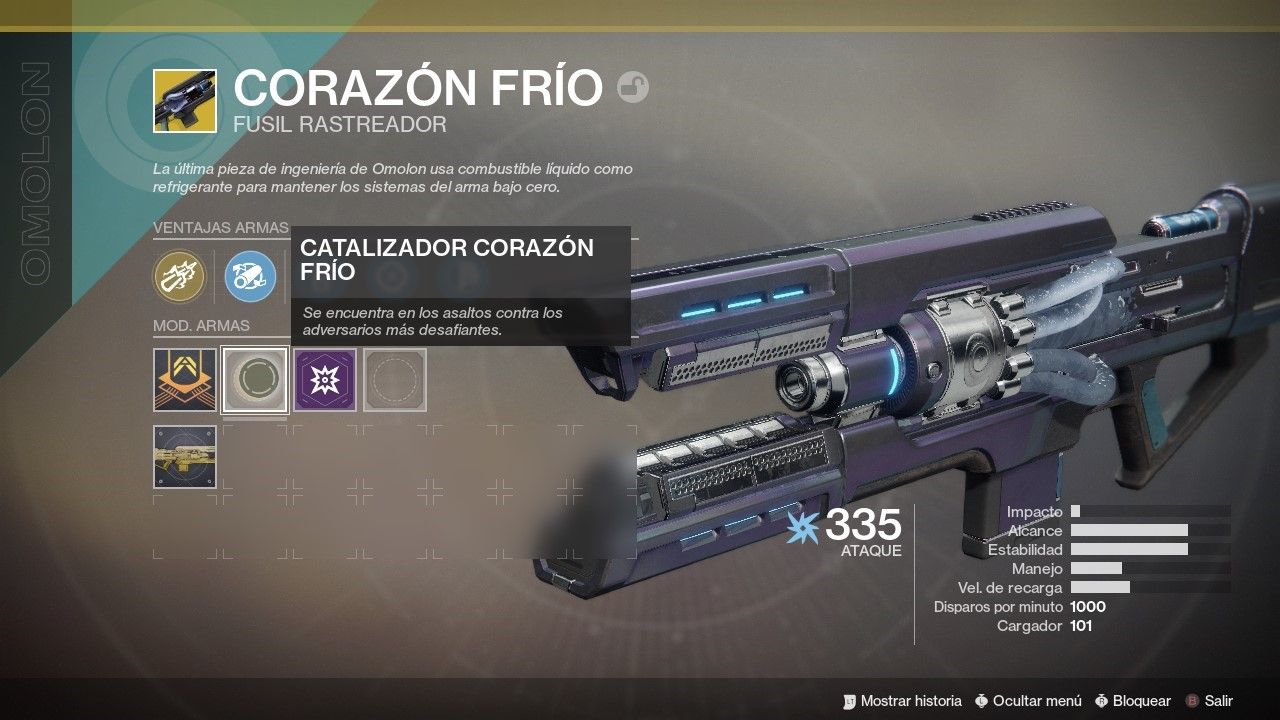Toggle the padlock icon beside the weapon name
Image resolution: width=1280 pixels, height=720 pixels.
pyautogui.click(x=633, y=88)
